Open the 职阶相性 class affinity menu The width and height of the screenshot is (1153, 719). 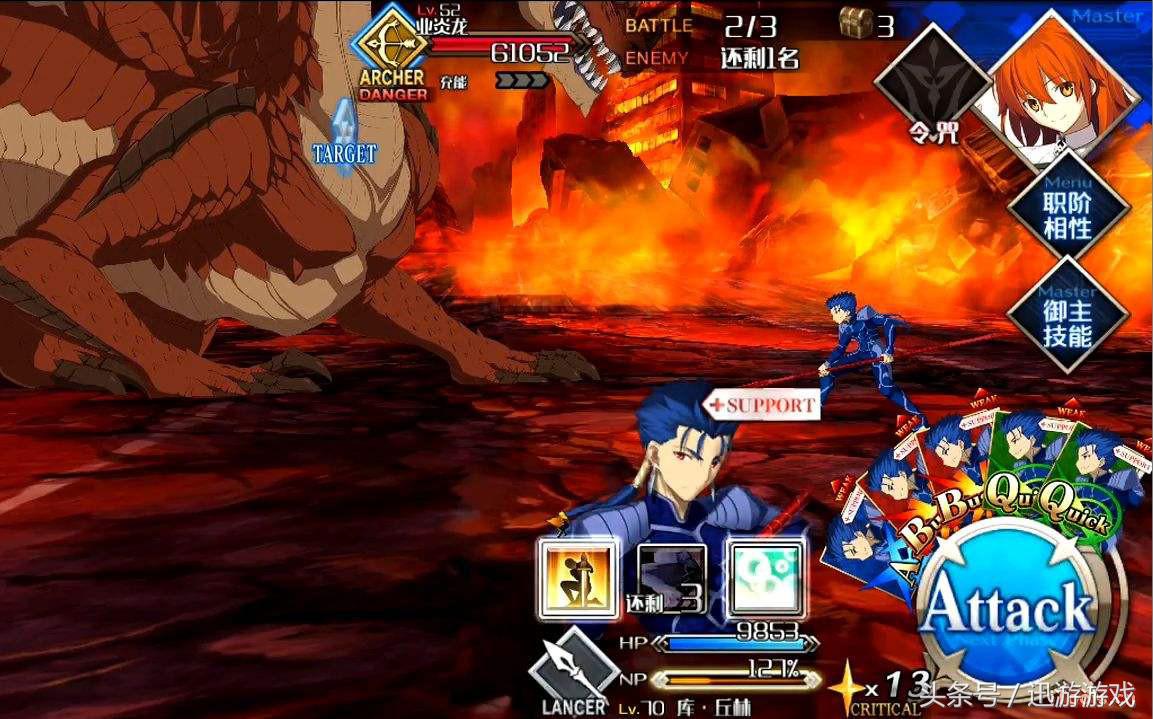[x=1067, y=213]
